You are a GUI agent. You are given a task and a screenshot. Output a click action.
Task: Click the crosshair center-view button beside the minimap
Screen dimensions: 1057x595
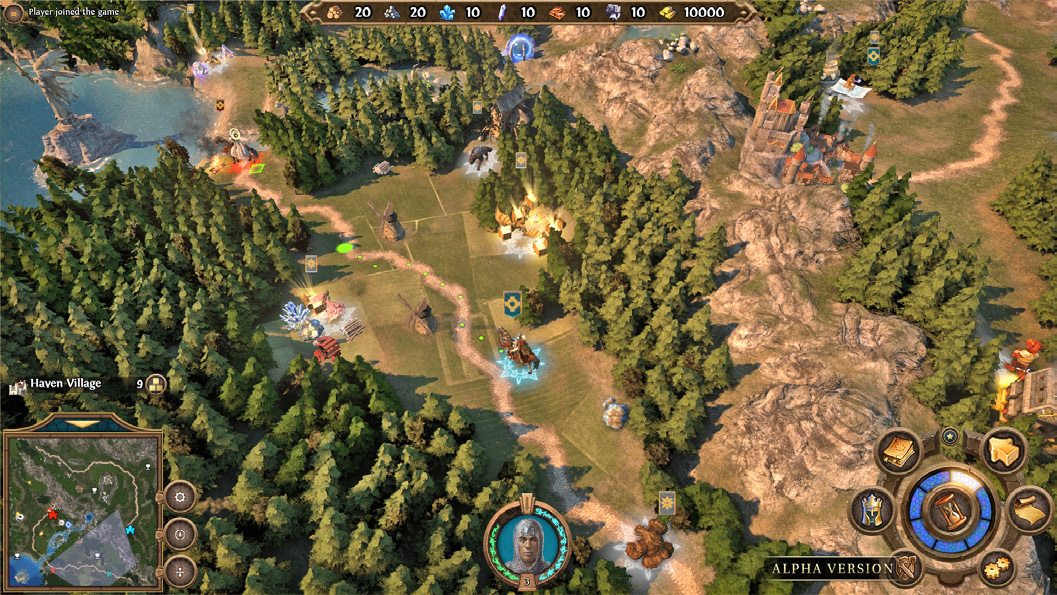pyautogui.click(x=180, y=571)
